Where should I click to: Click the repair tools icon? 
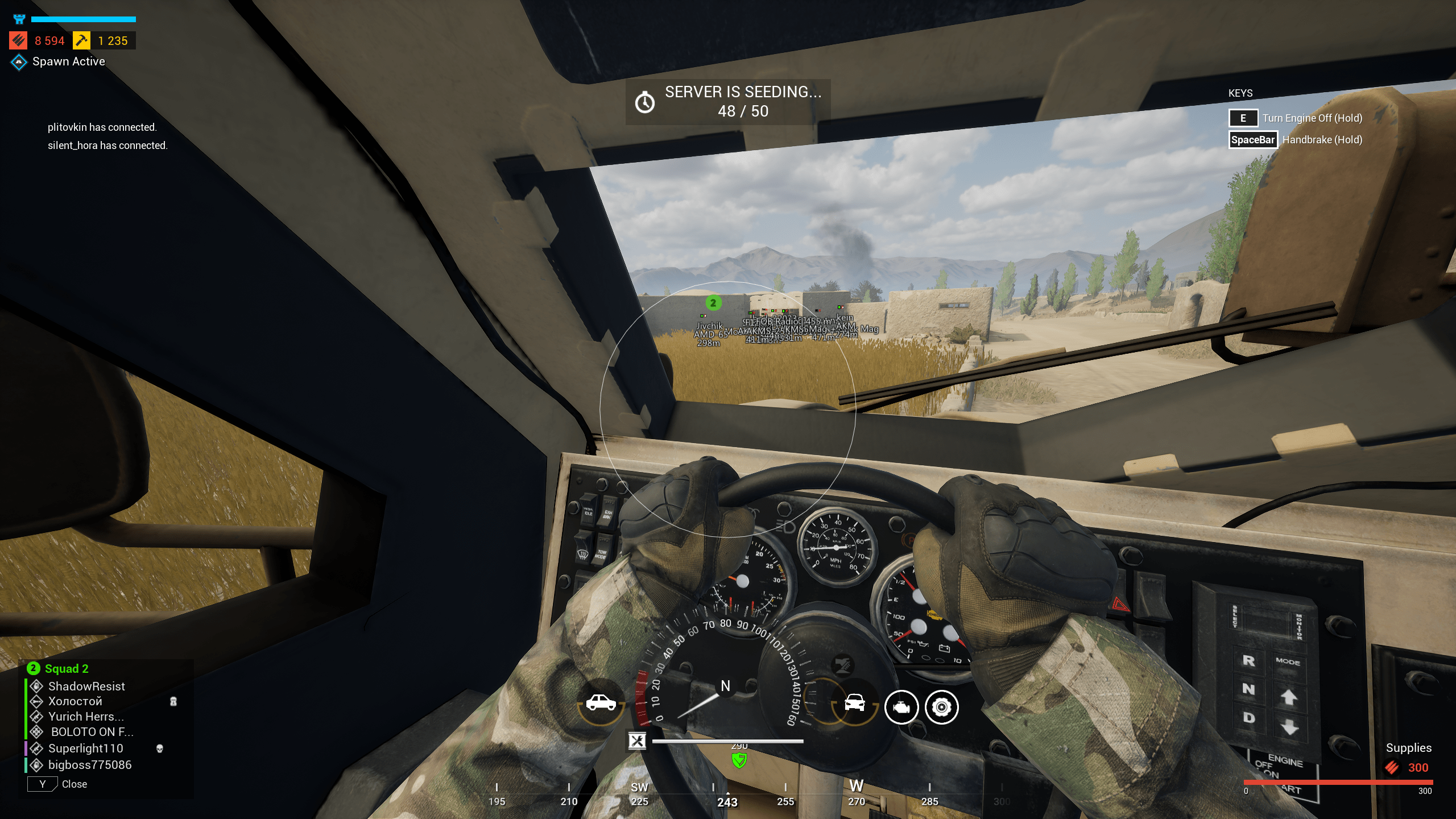[x=637, y=741]
